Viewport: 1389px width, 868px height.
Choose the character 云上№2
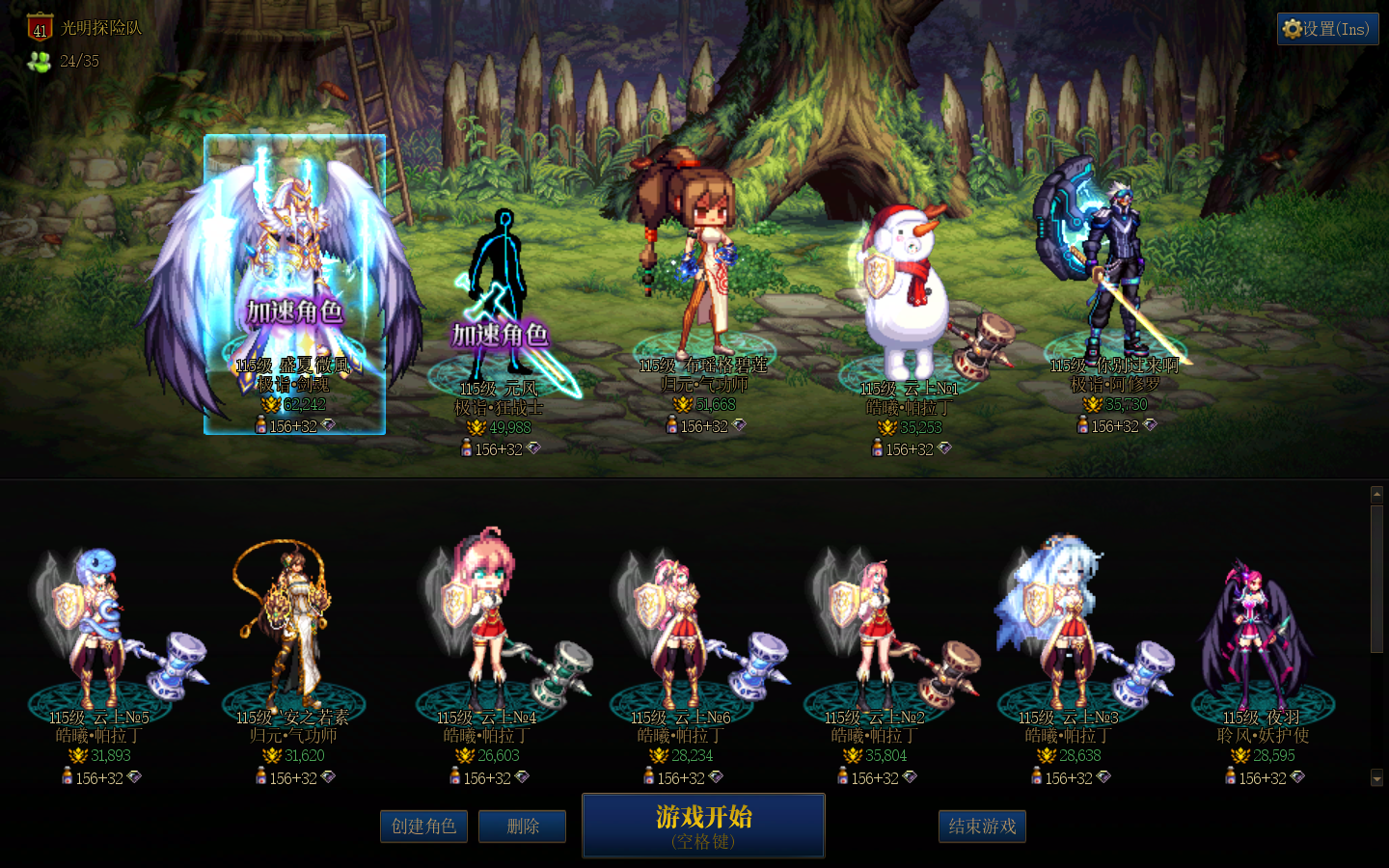(874, 627)
